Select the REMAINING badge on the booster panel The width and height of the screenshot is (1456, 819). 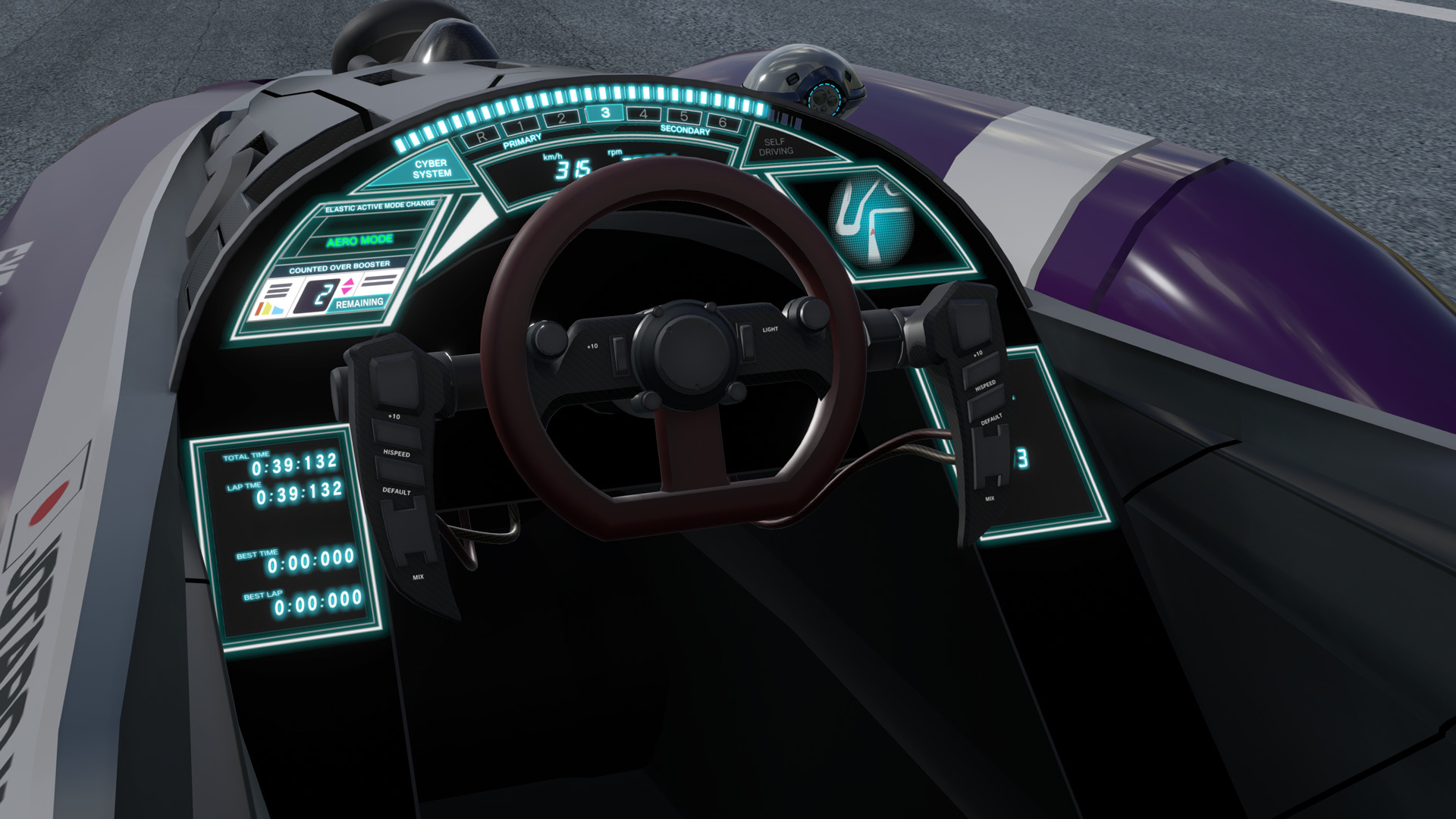click(359, 303)
